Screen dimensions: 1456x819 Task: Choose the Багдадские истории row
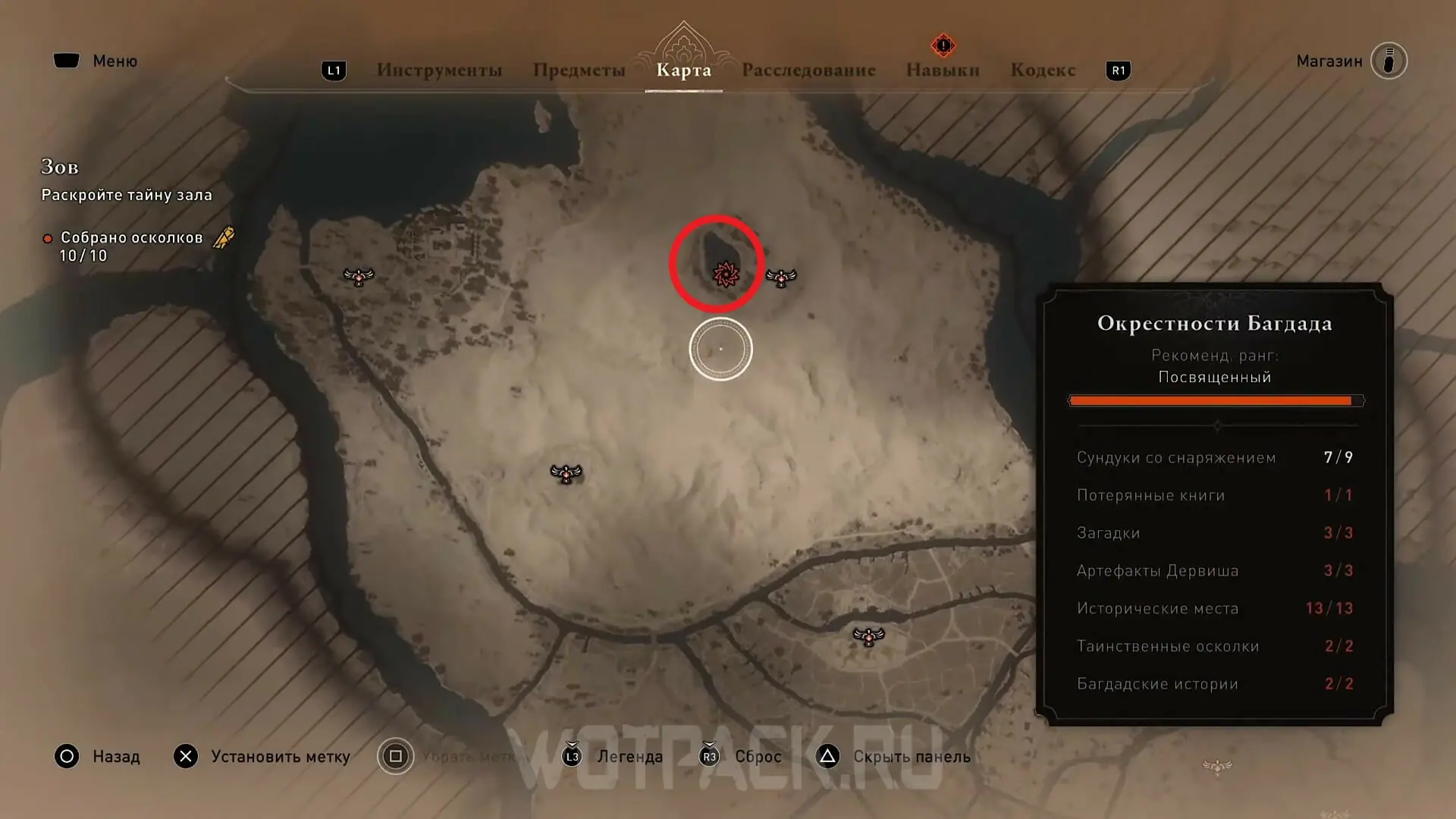point(1214,684)
